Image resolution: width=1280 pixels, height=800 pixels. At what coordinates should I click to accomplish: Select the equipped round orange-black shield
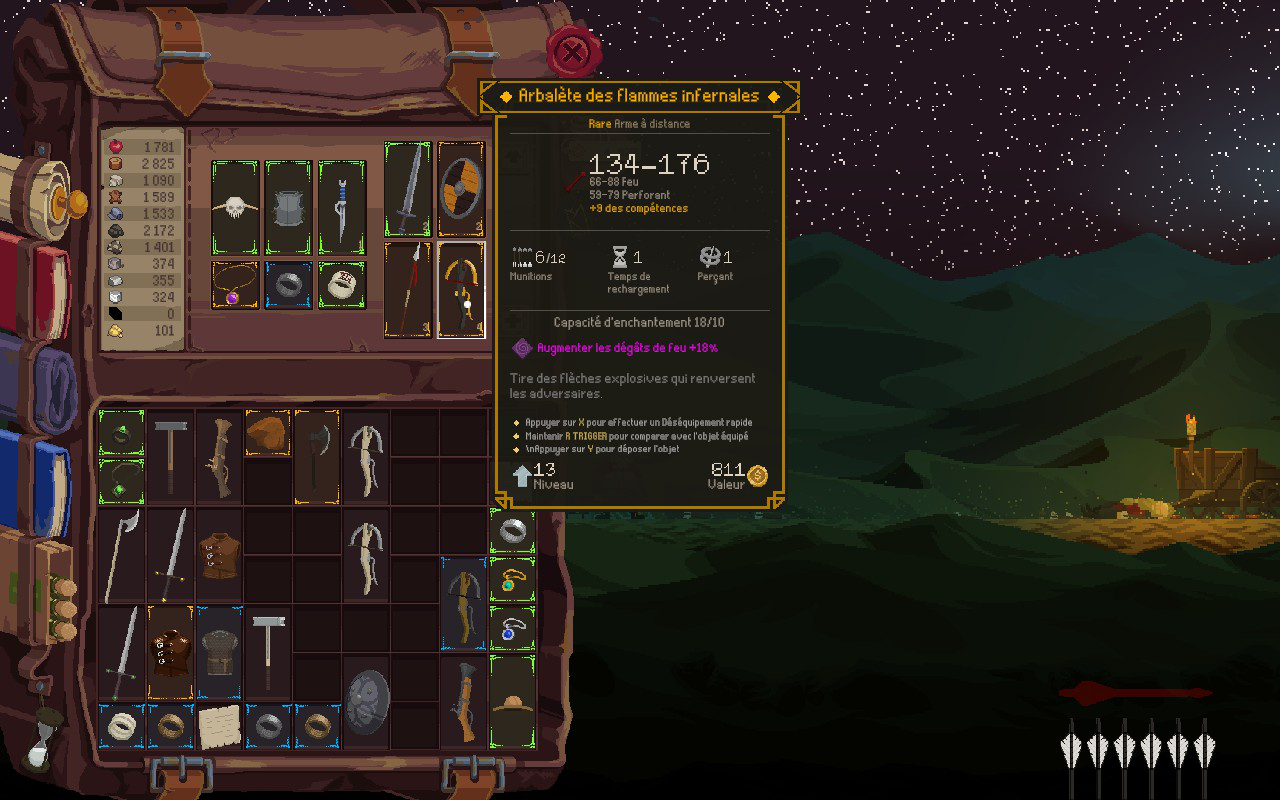461,189
